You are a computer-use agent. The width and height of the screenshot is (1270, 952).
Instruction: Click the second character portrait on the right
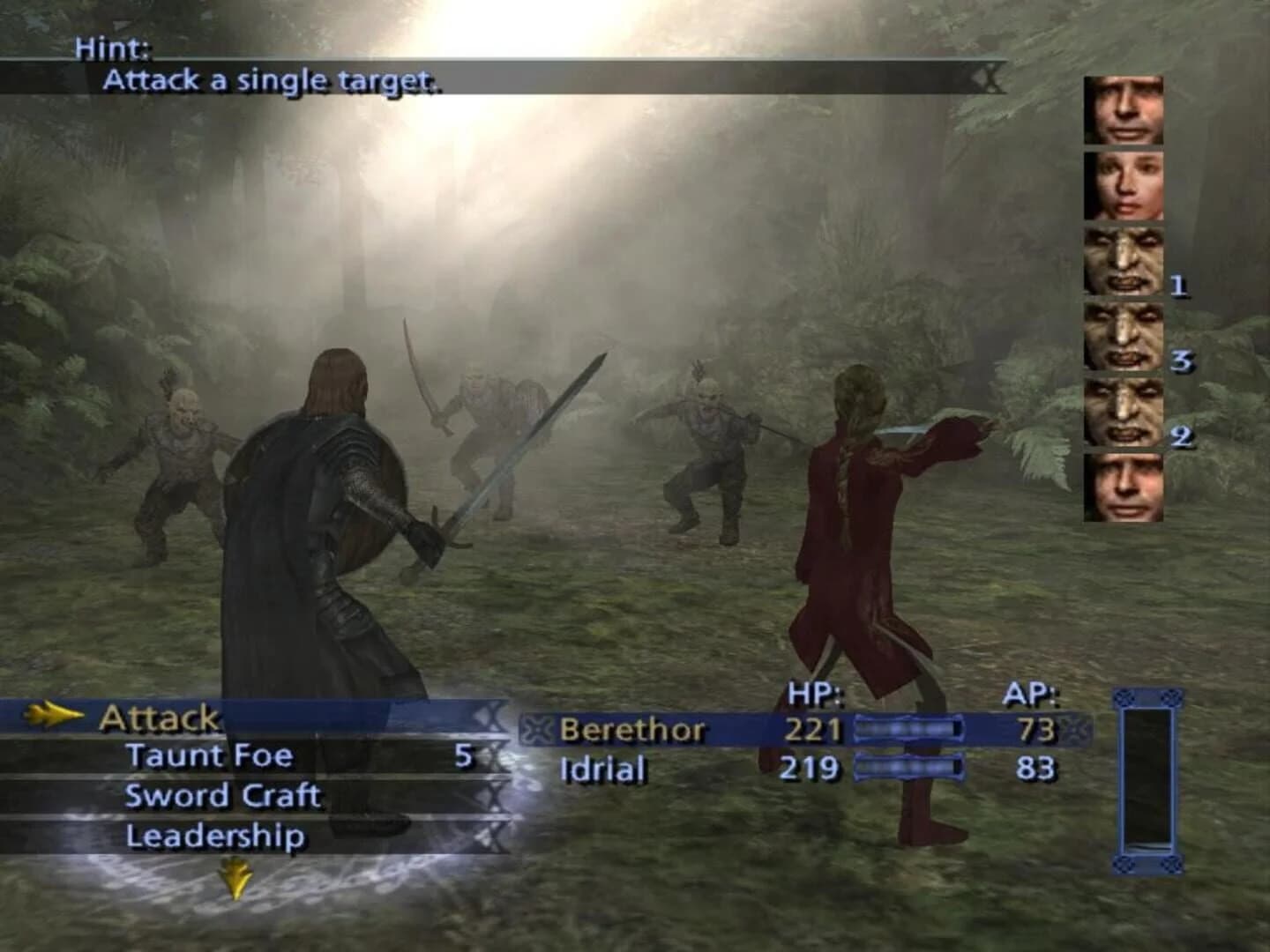(x=1122, y=188)
